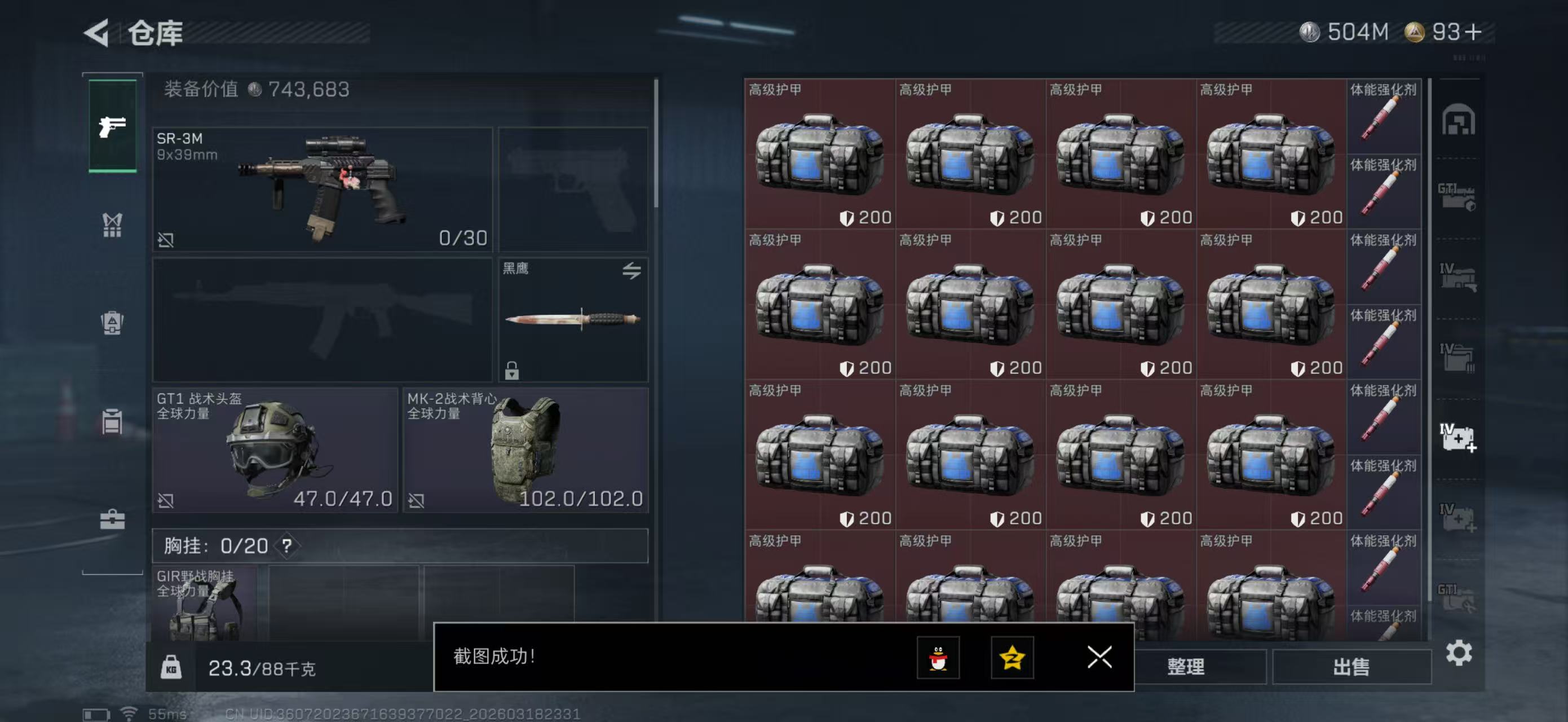Open the empty pistol sidearm slot
The width and height of the screenshot is (1568, 722).
573,189
